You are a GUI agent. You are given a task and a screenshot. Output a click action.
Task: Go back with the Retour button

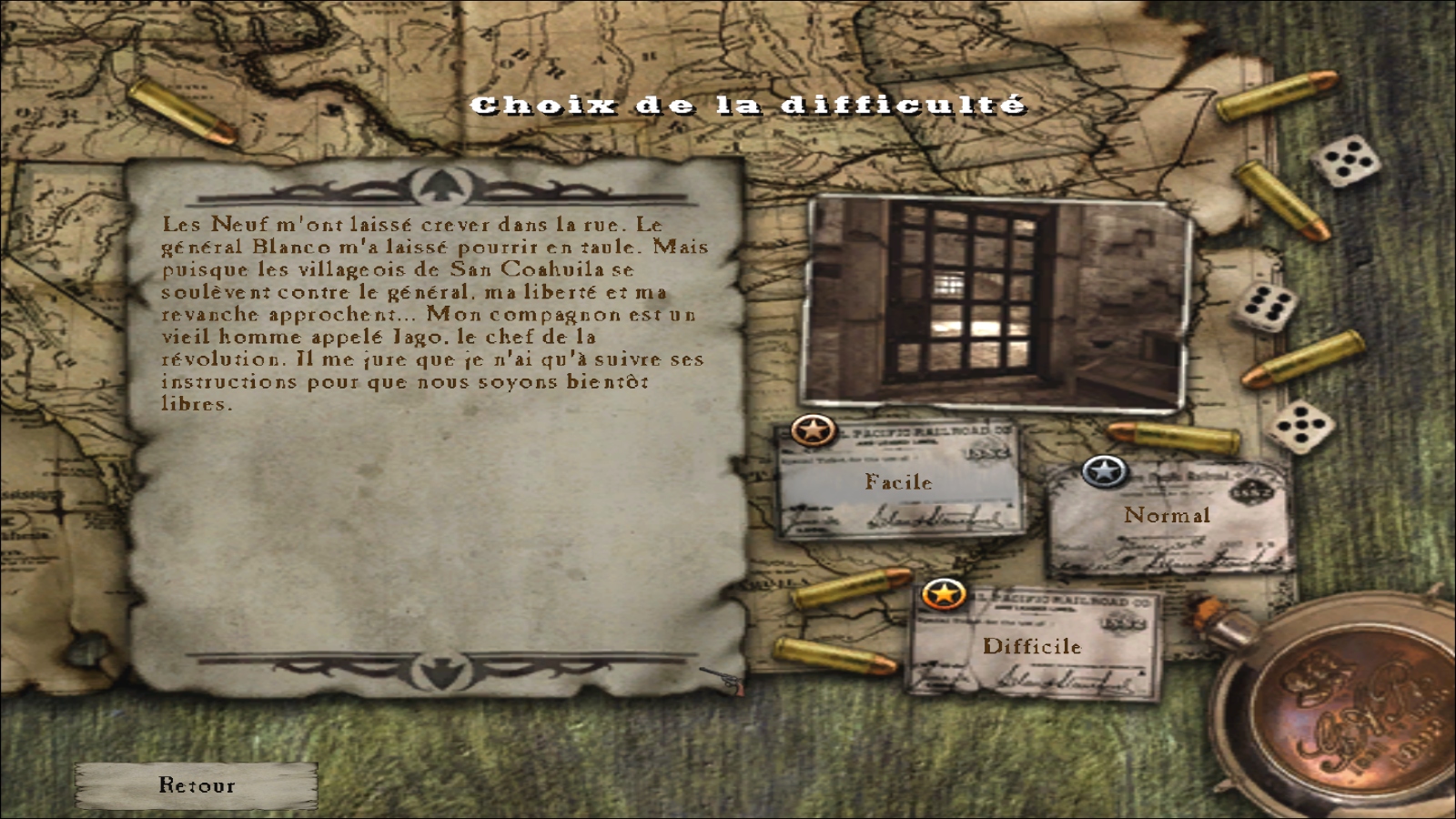pyautogui.click(x=197, y=785)
